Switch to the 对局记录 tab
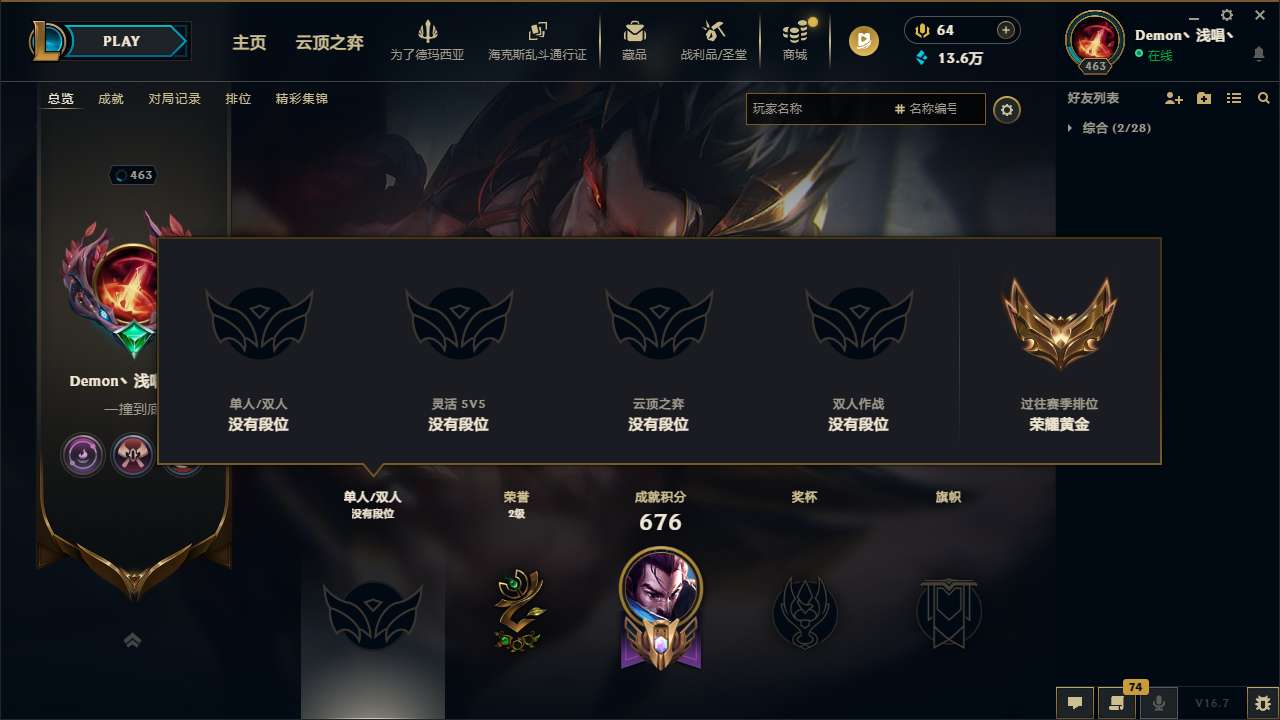This screenshot has height=720, width=1280. [x=174, y=98]
